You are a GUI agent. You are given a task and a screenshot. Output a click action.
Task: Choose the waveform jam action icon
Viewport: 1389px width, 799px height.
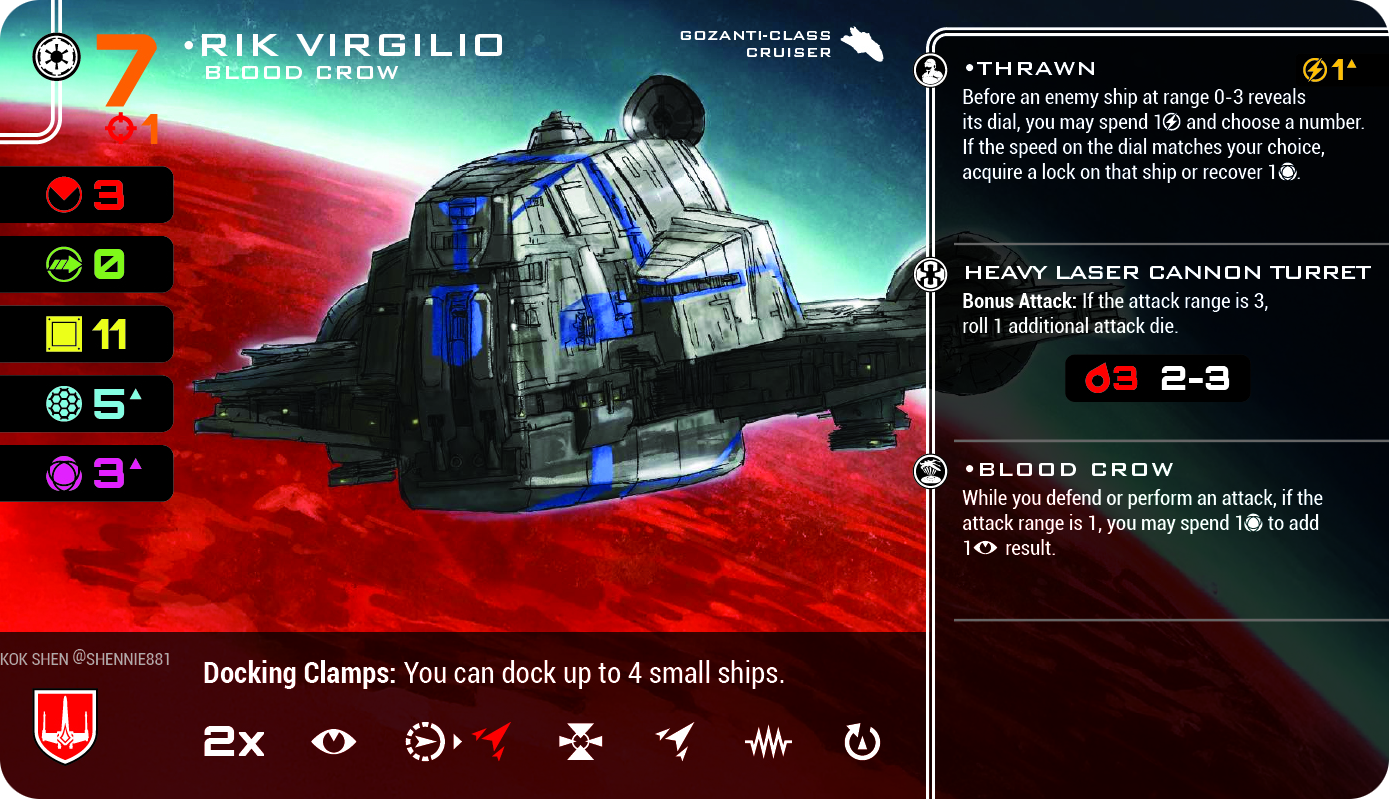768,743
